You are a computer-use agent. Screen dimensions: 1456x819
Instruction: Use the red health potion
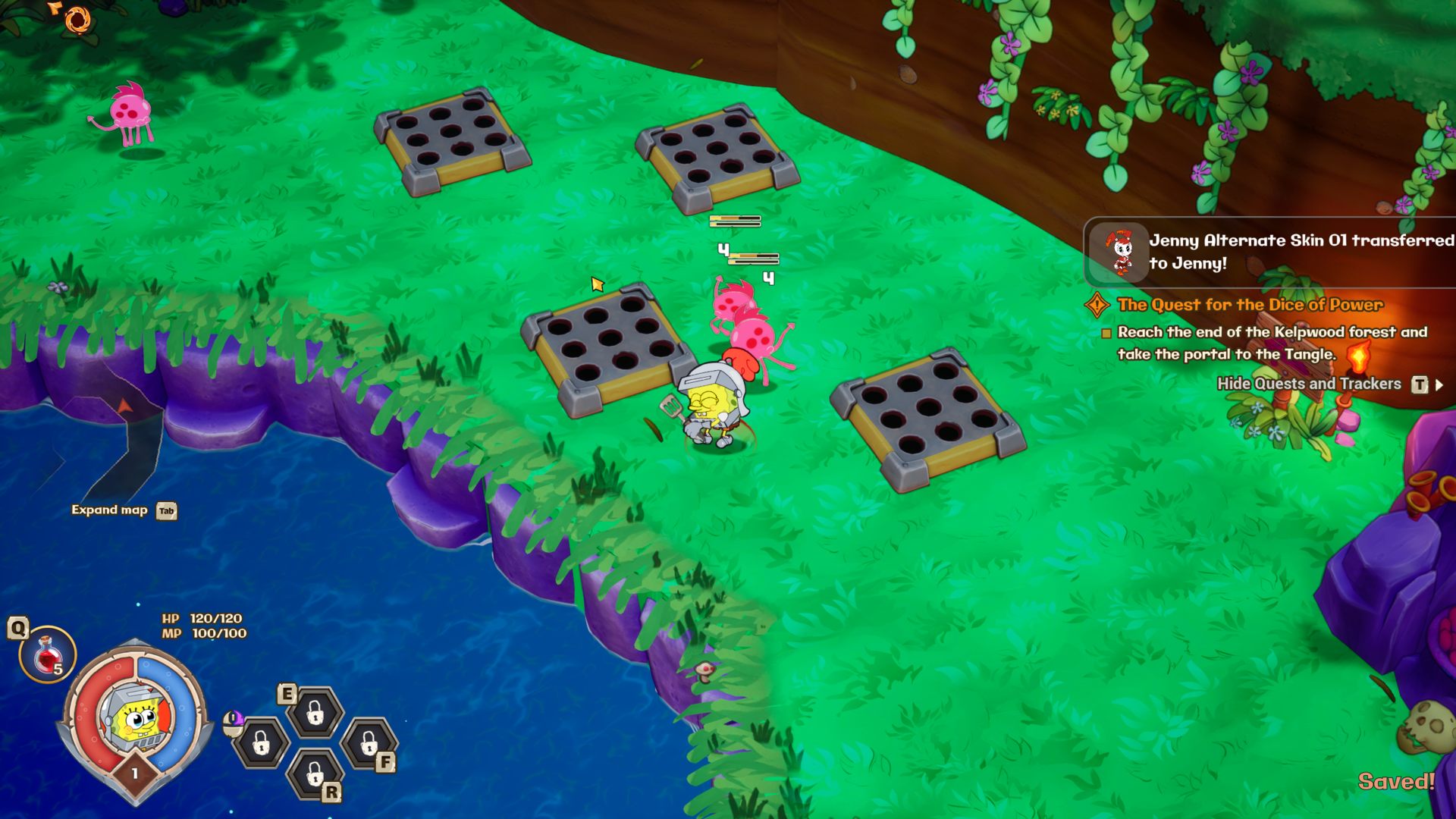47,654
